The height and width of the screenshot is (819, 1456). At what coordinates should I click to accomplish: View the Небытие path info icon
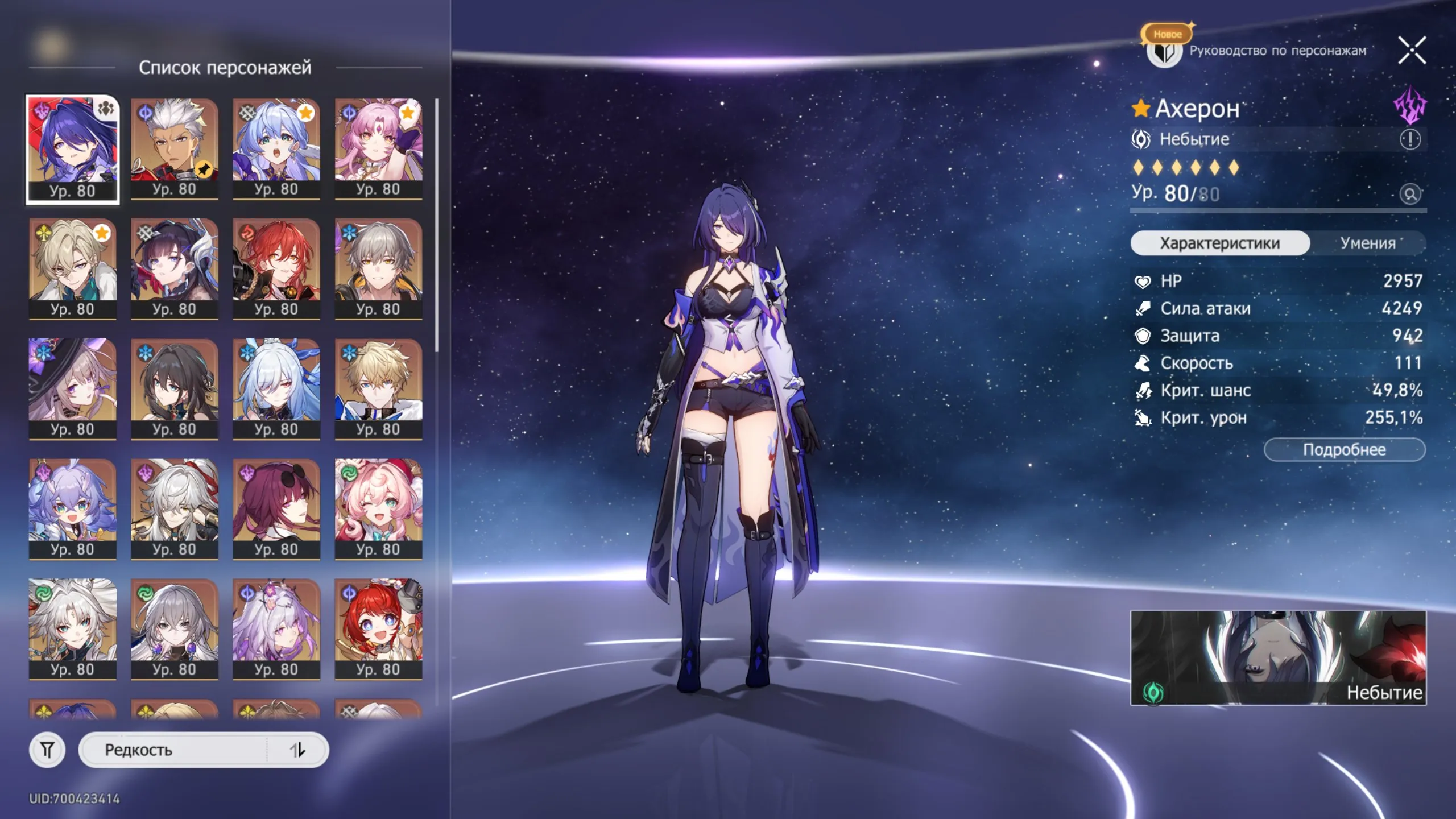click(1410, 139)
